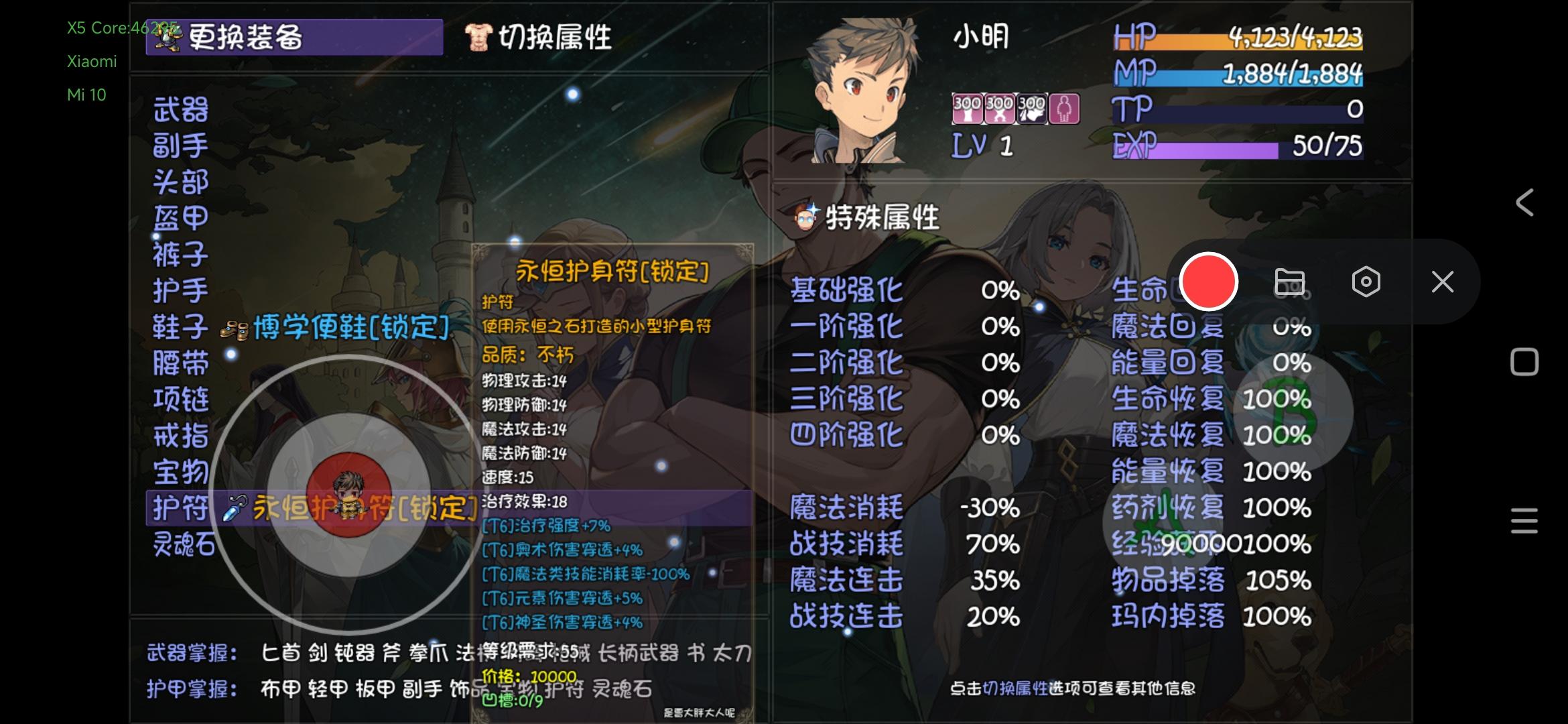This screenshot has width=1568, height=724.
Task: Click the character head icon on the 更换装备 banner
Action: [x=170, y=37]
